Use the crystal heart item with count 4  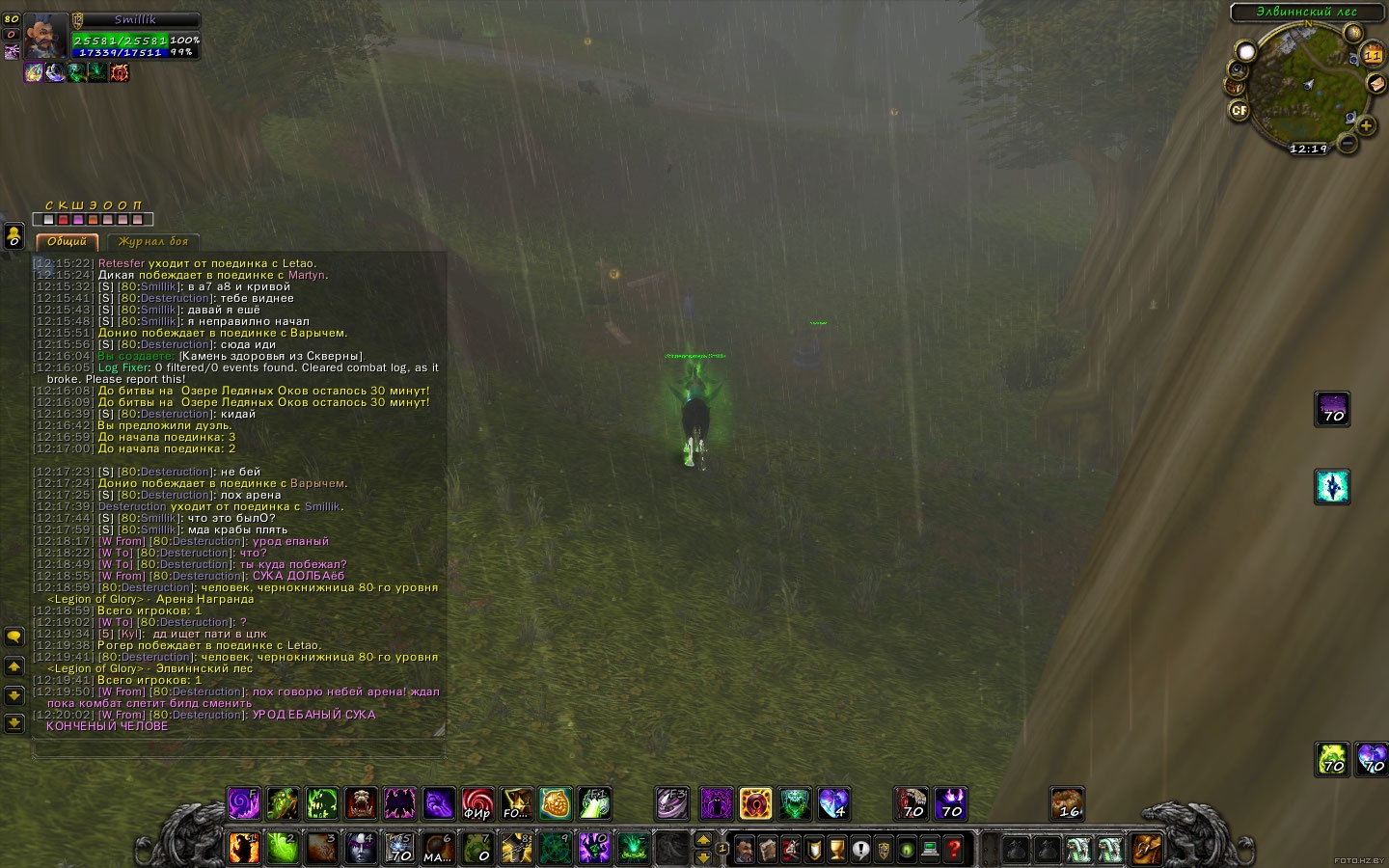(833, 803)
